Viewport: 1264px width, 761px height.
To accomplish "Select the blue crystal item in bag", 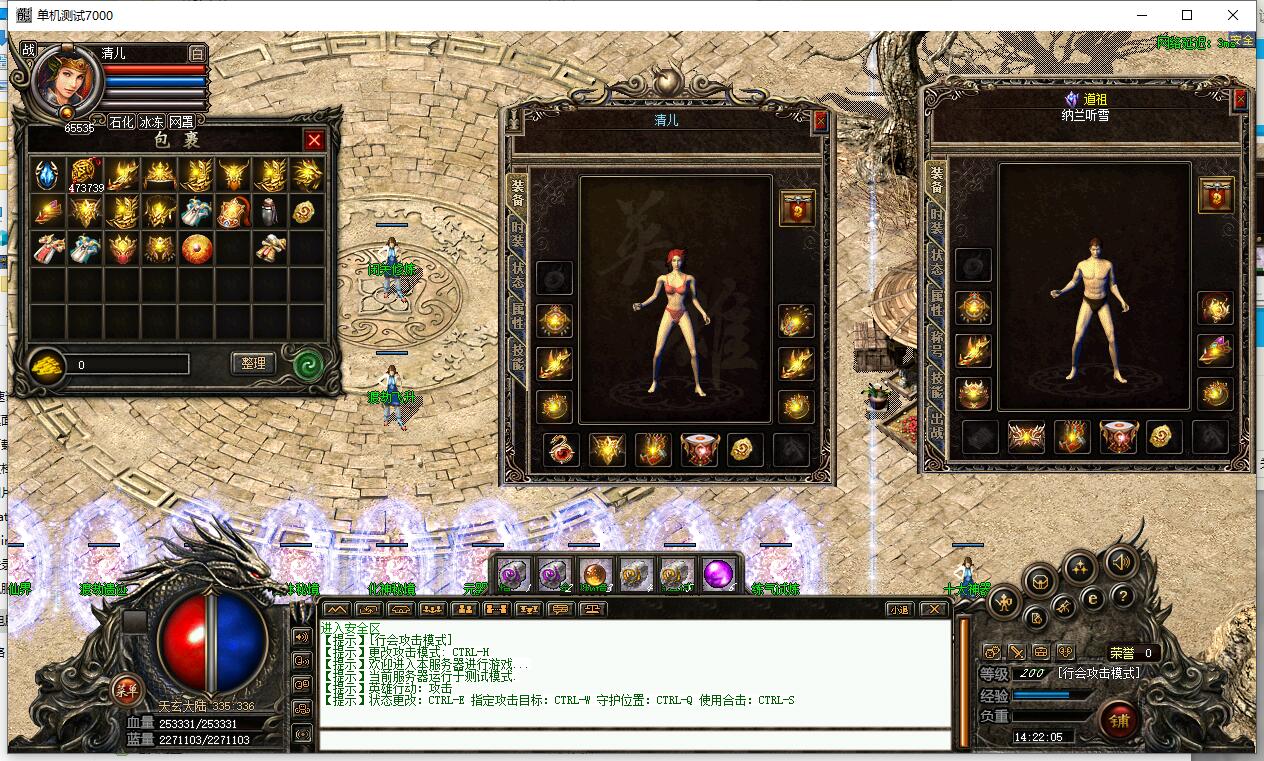I will click(46, 174).
